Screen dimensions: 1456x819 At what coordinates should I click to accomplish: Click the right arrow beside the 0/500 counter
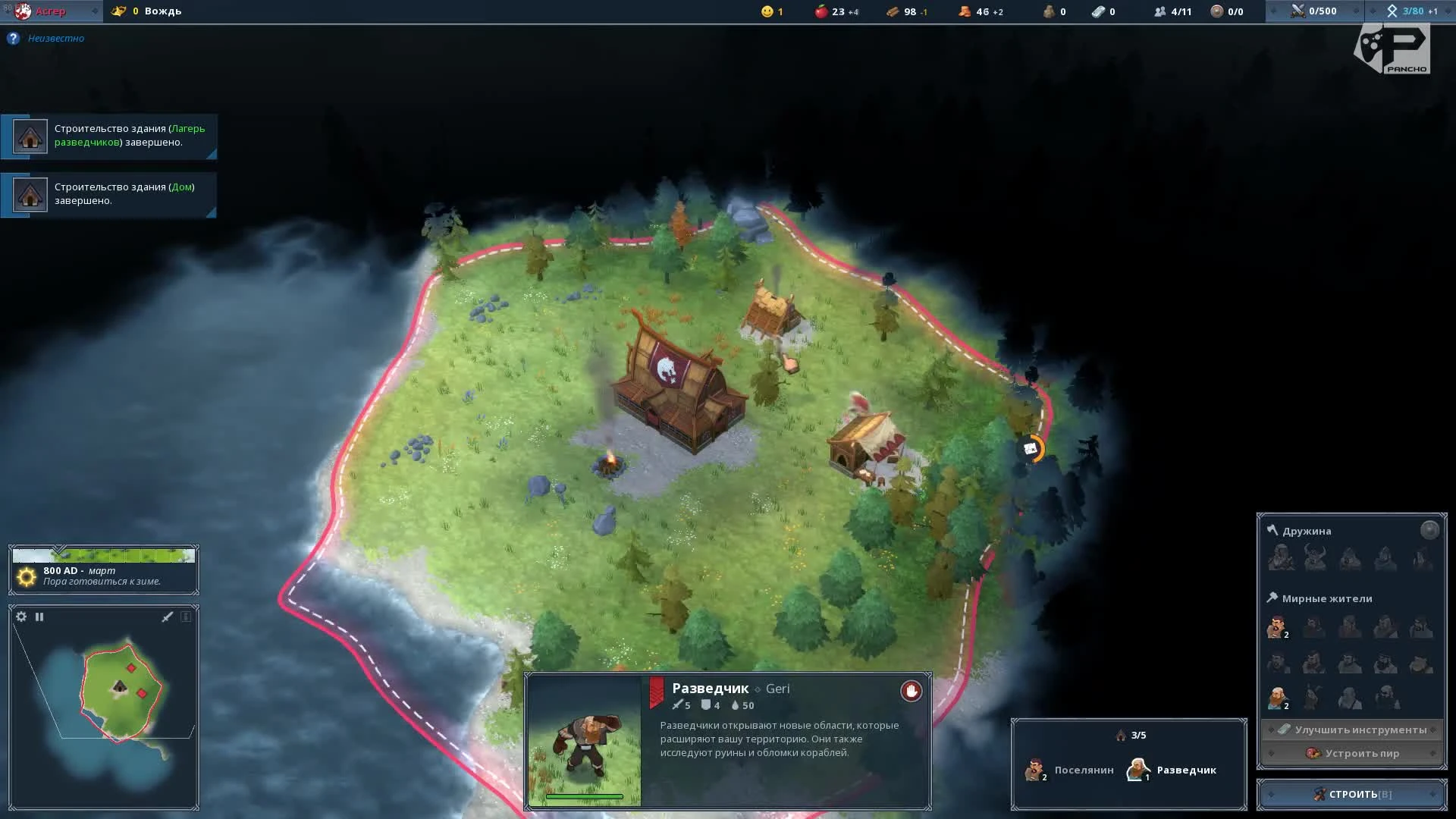click(x=1357, y=11)
